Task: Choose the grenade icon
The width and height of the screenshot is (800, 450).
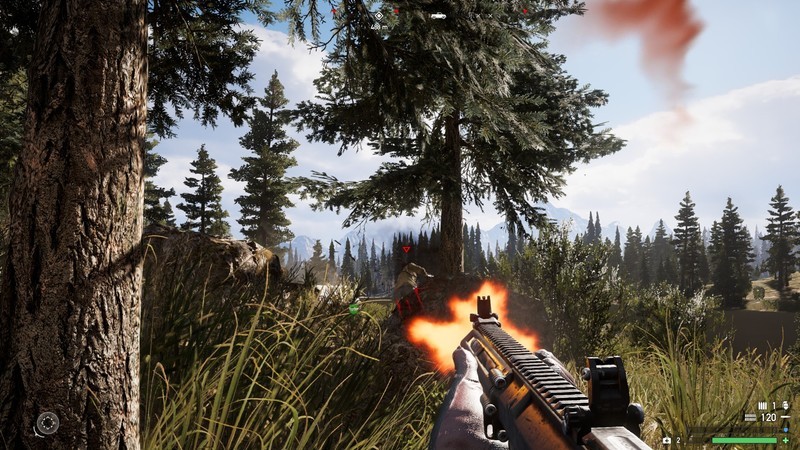Action: (x=786, y=404)
